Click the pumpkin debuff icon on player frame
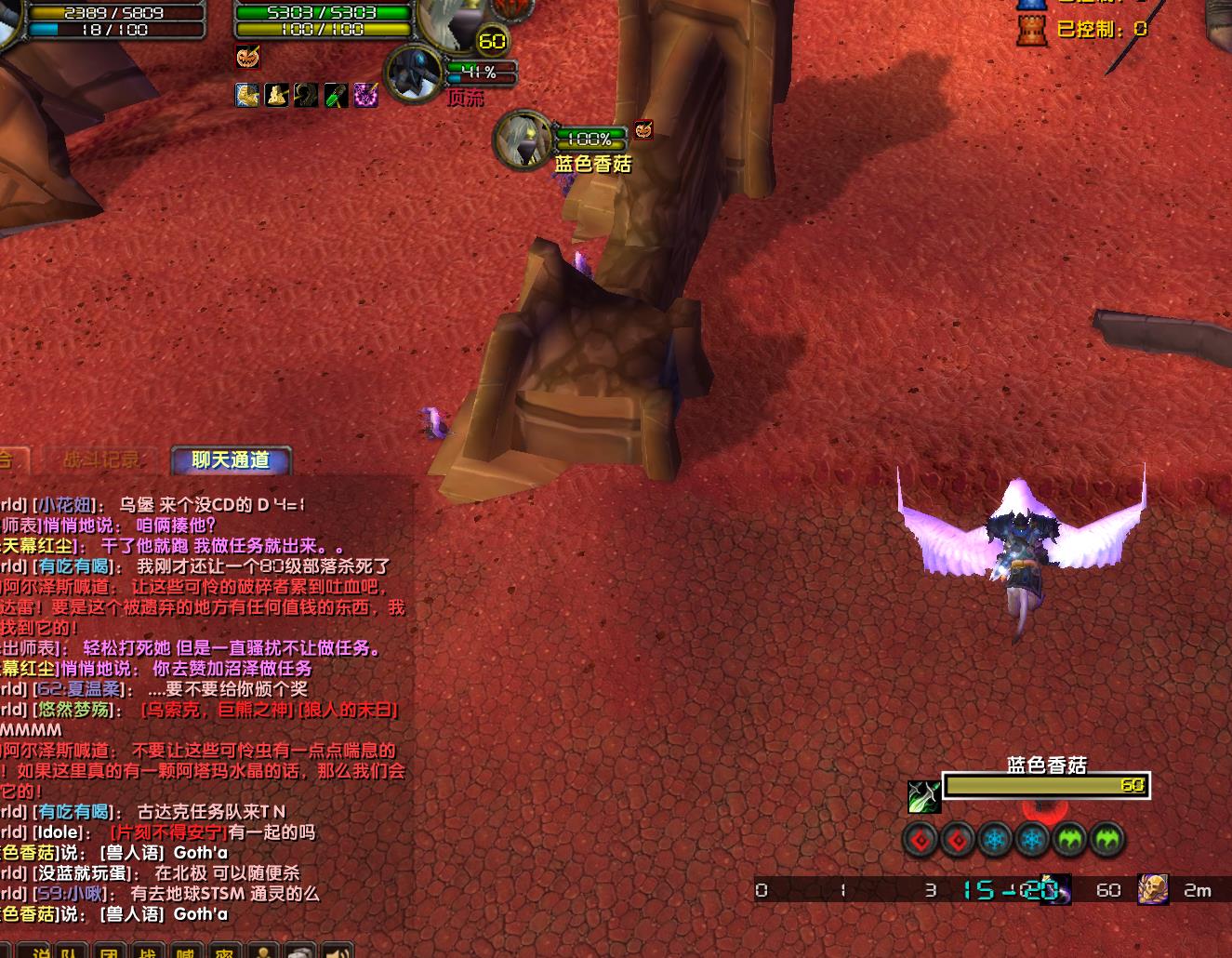This screenshot has height=958, width=1232. point(246,58)
